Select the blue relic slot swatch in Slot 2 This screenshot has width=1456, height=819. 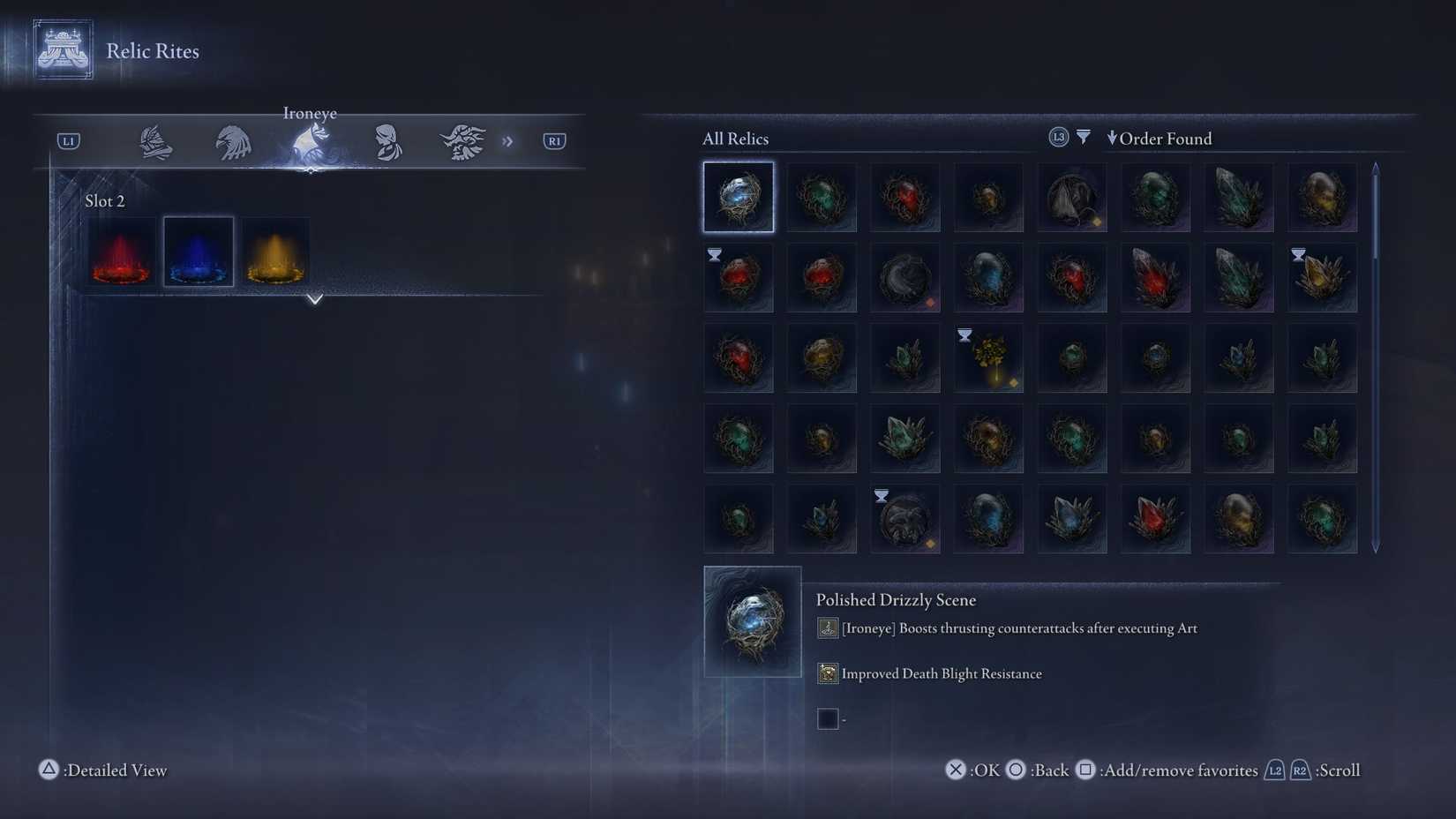pos(198,252)
